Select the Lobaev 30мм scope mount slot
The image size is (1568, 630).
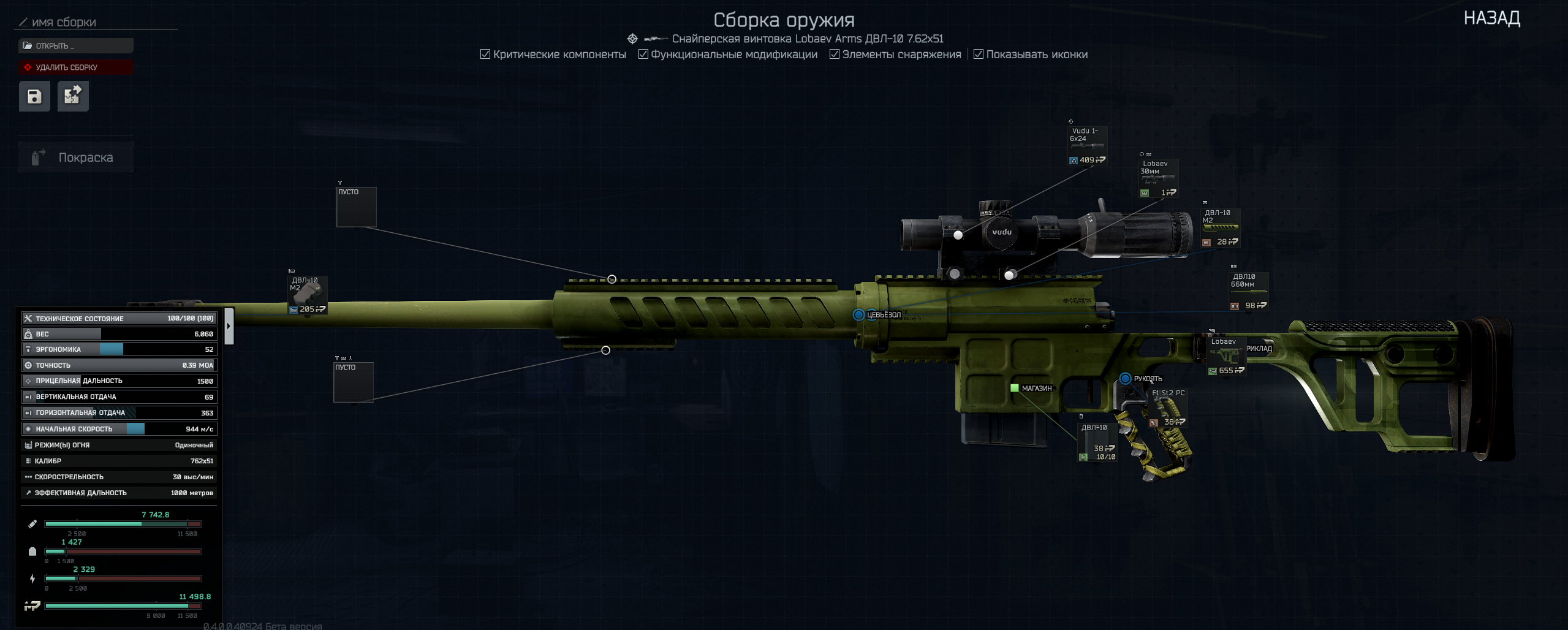[1158, 178]
